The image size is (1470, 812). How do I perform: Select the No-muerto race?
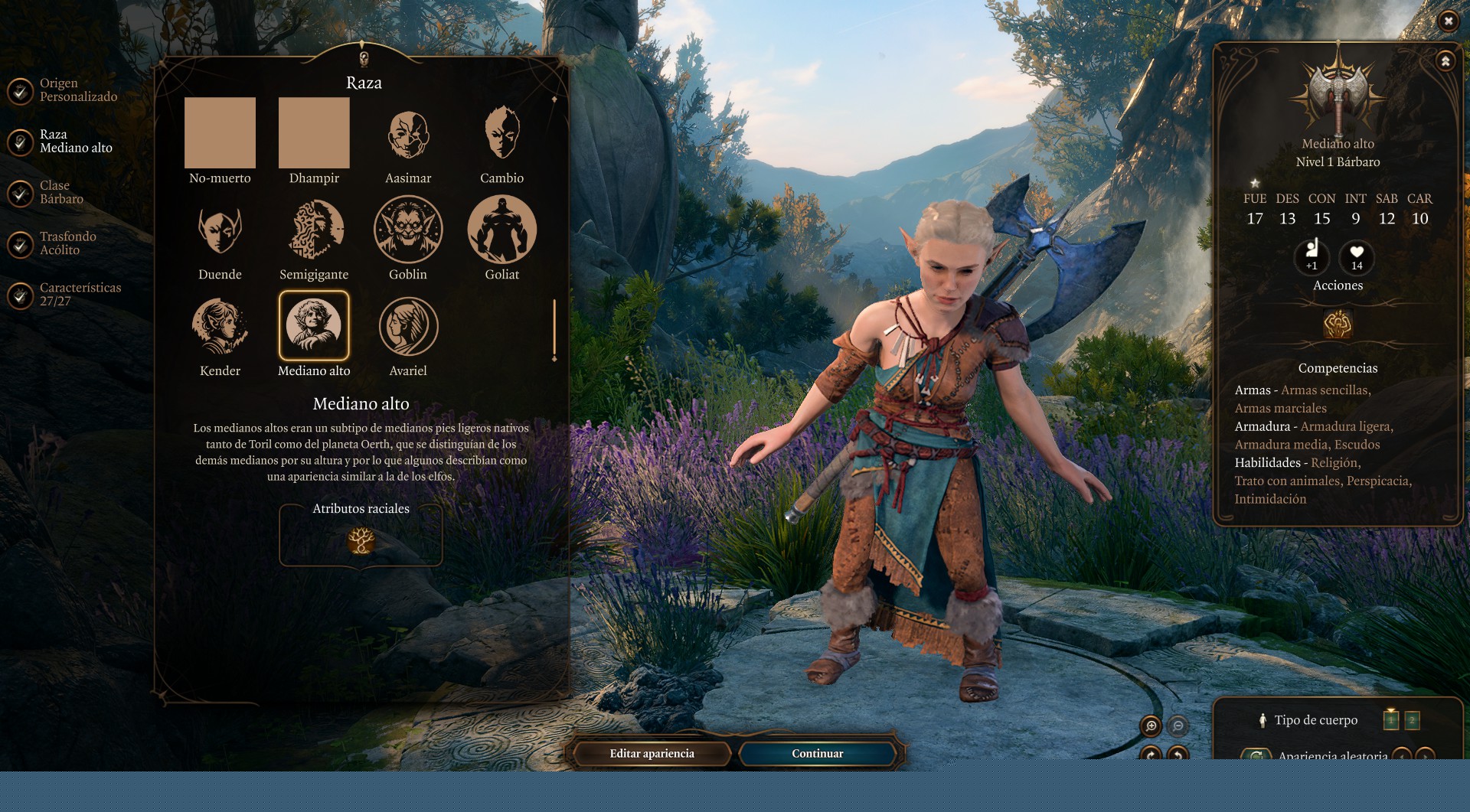pos(220,133)
